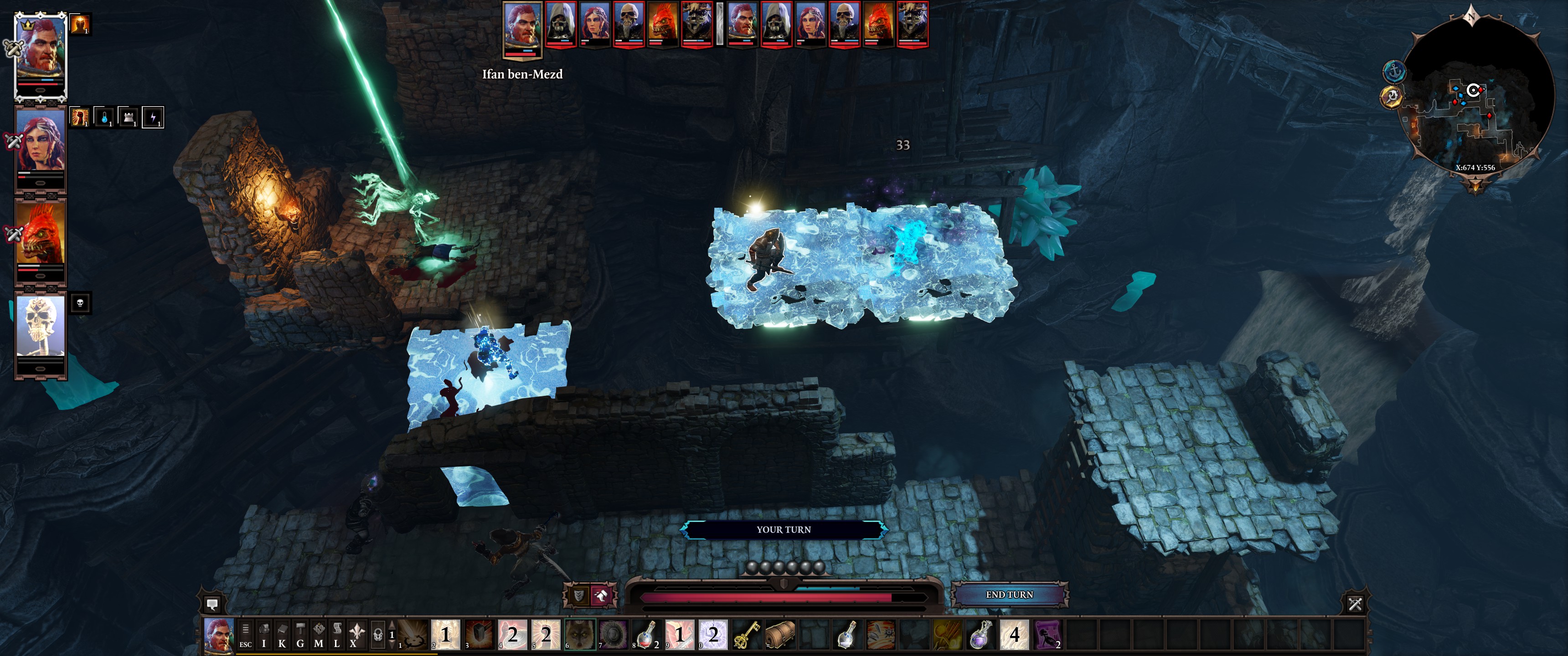Open the skills book K button
The image size is (1568, 656).
[x=282, y=635]
